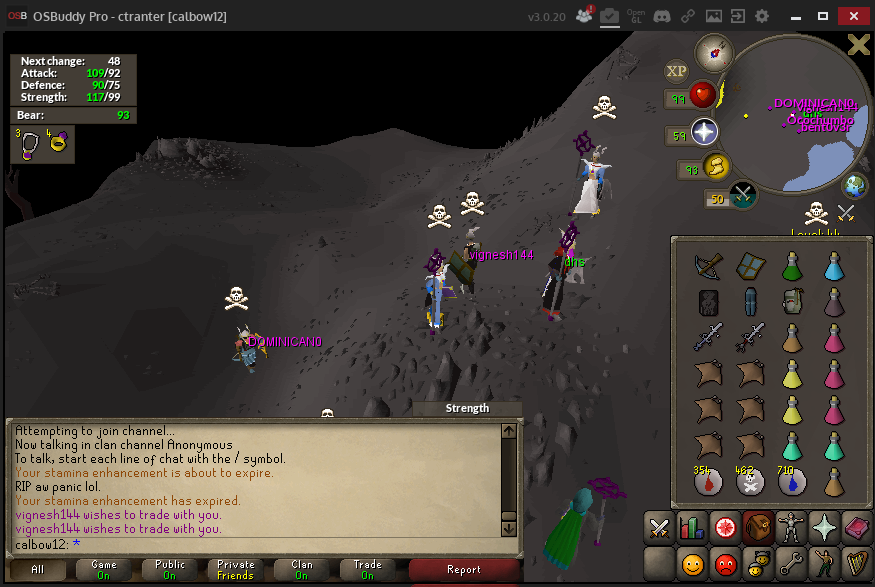Open the Combat Options tab
The height and width of the screenshot is (587, 875).
[659, 526]
